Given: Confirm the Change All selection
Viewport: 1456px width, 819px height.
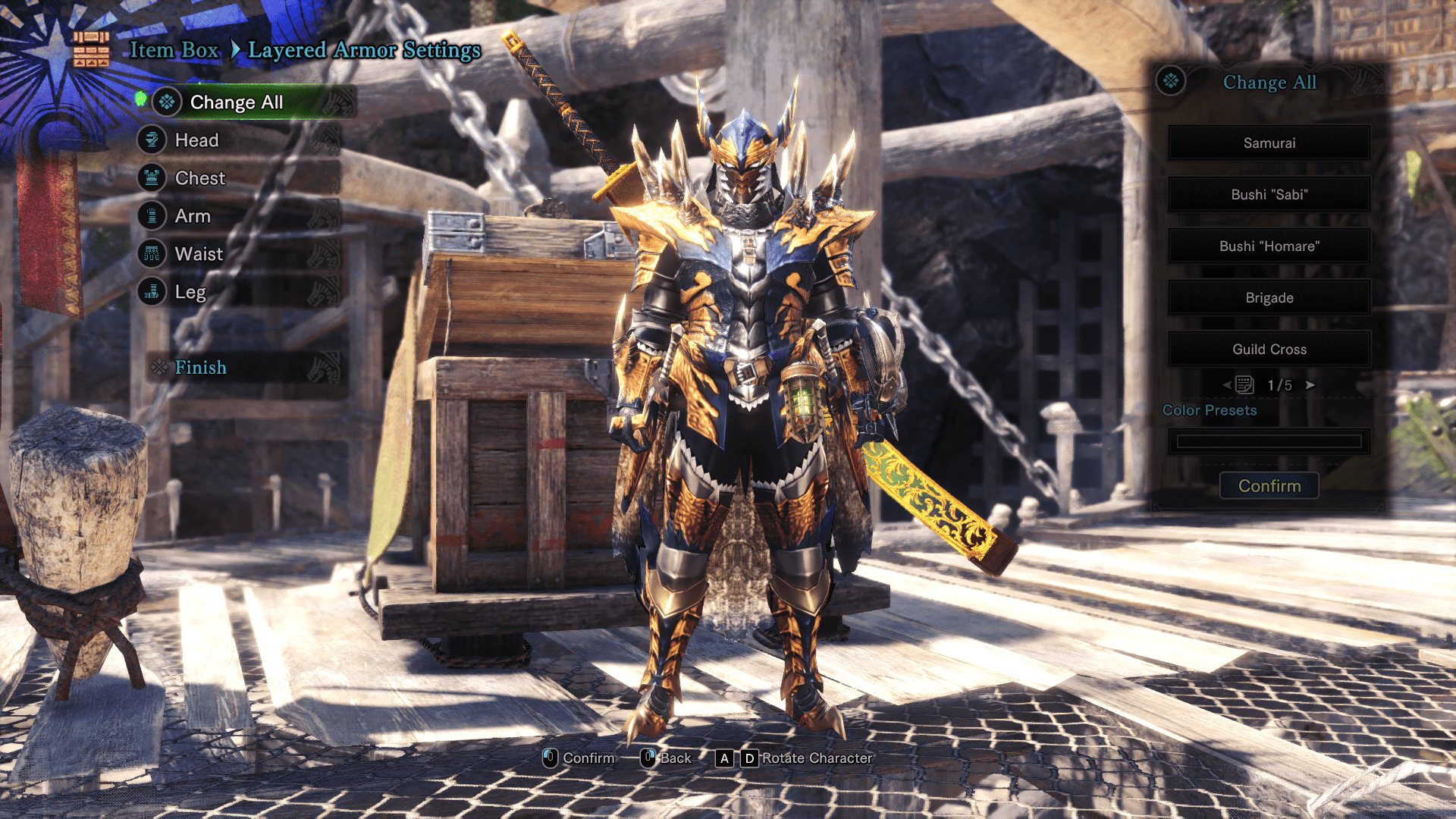Looking at the screenshot, I should coord(1269,486).
